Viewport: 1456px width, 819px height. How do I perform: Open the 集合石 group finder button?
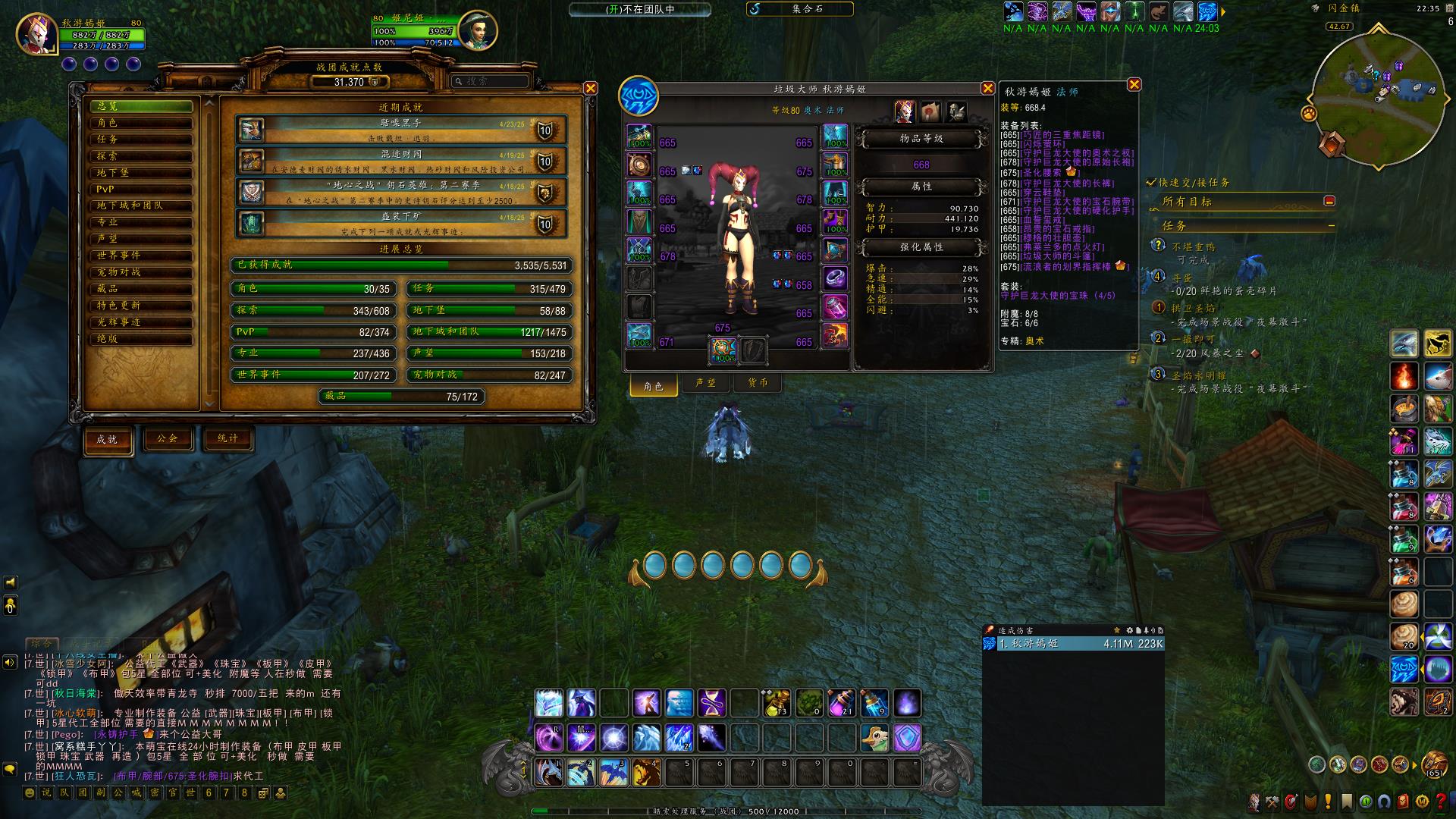click(x=800, y=9)
